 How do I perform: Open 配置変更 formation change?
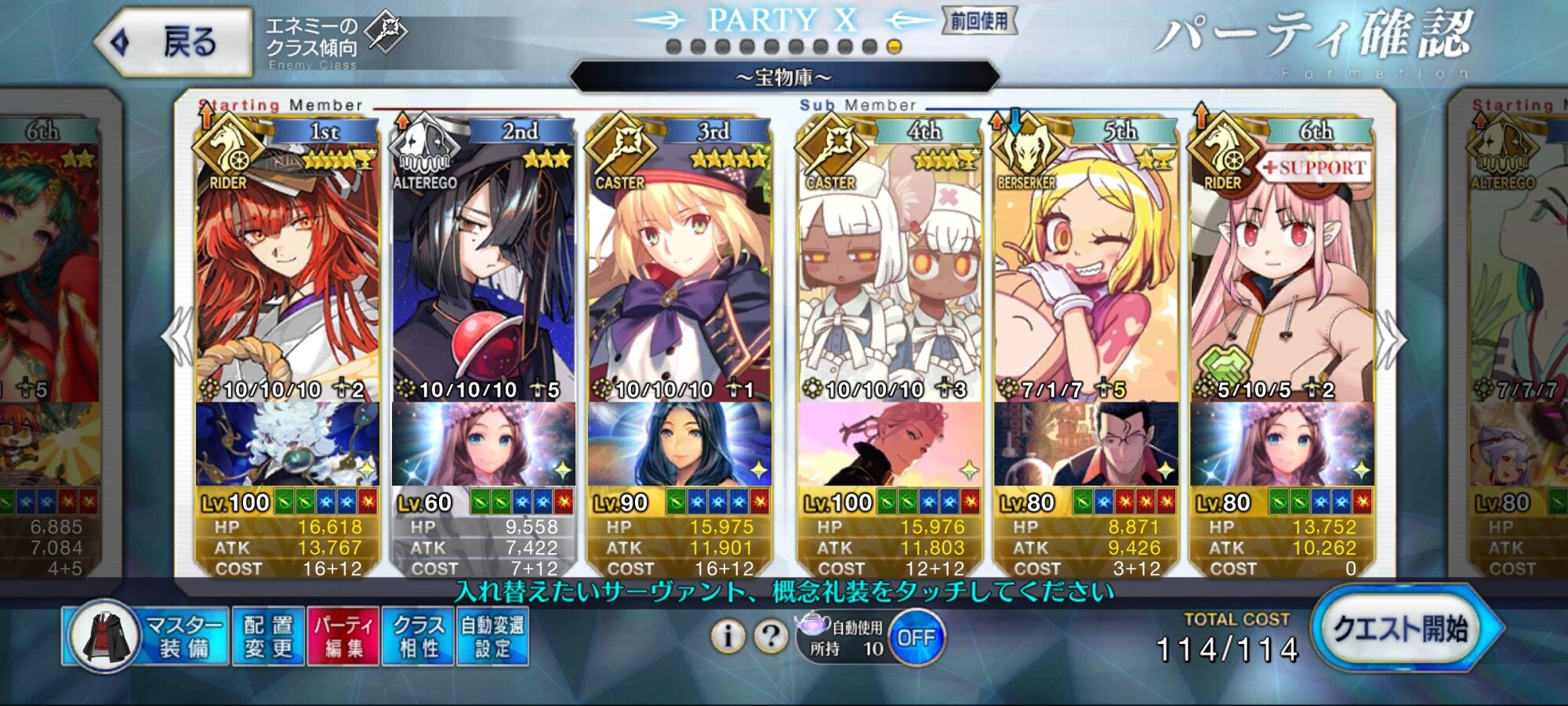pyautogui.click(x=268, y=636)
